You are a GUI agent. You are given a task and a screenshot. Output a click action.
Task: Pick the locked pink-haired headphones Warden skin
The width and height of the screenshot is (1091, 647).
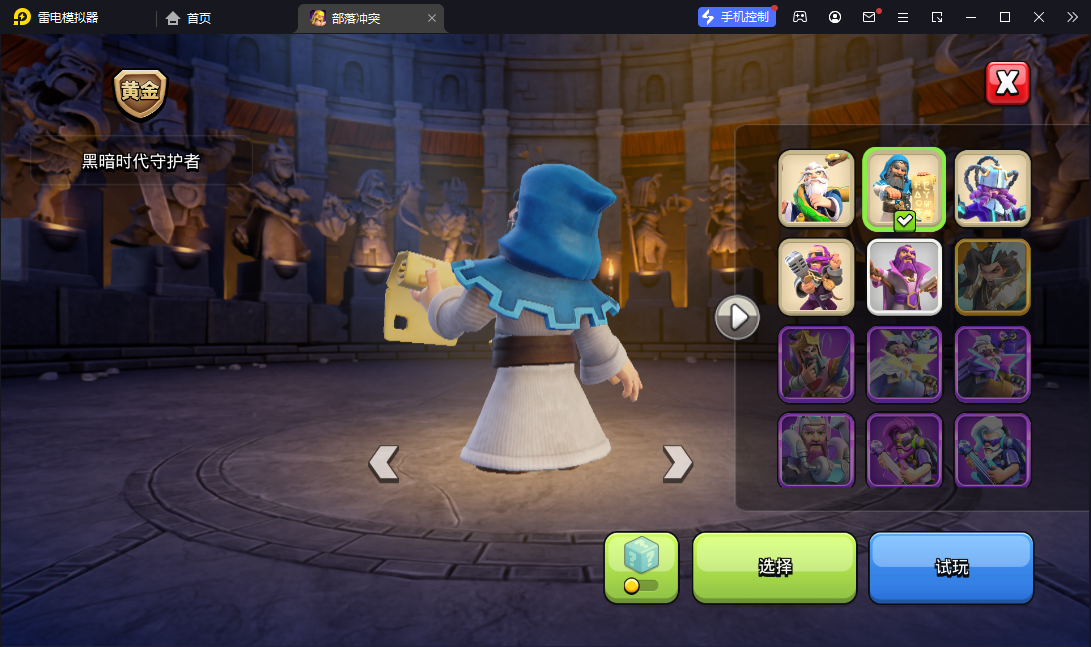click(904, 450)
